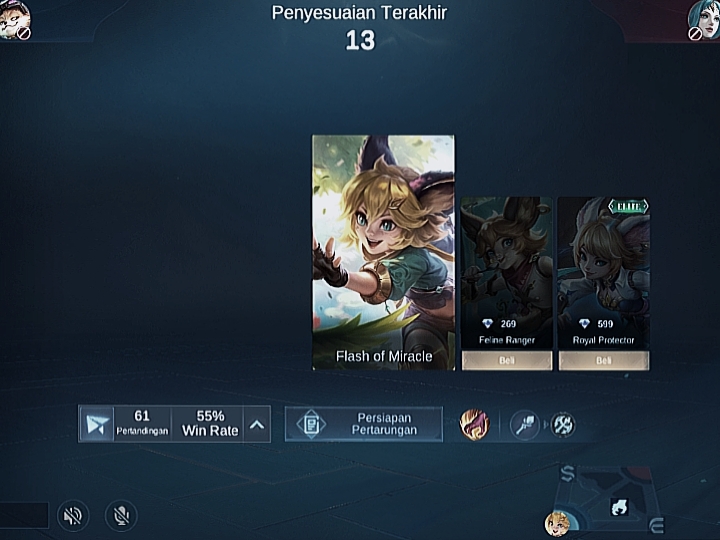Tap the top-left player avatar
This screenshot has height=540, width=720.
point(13,17)
